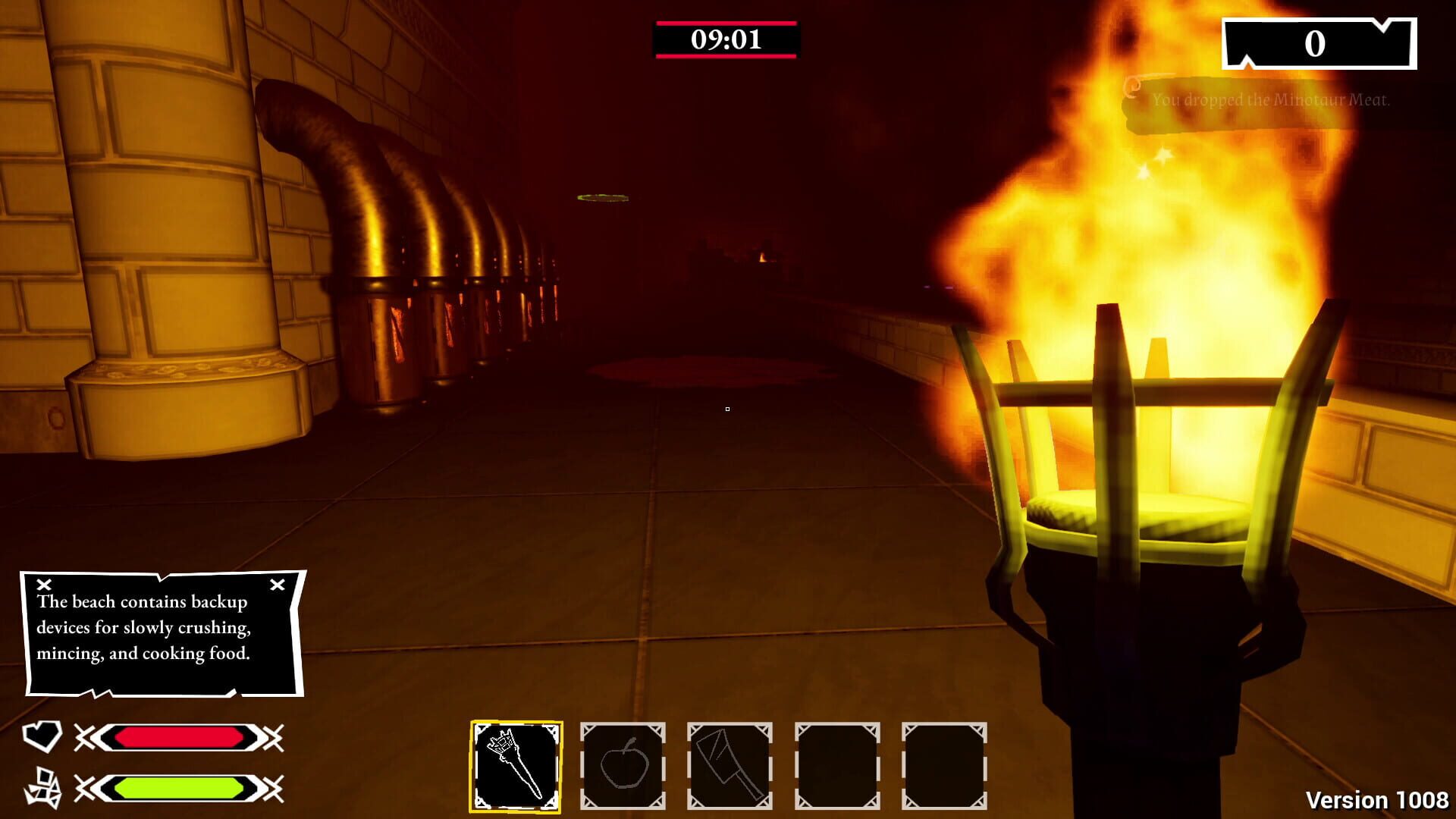The image size is (1456, 819).
Task: Click the hunger icon beside the green bar
Action: pos(43,787)
